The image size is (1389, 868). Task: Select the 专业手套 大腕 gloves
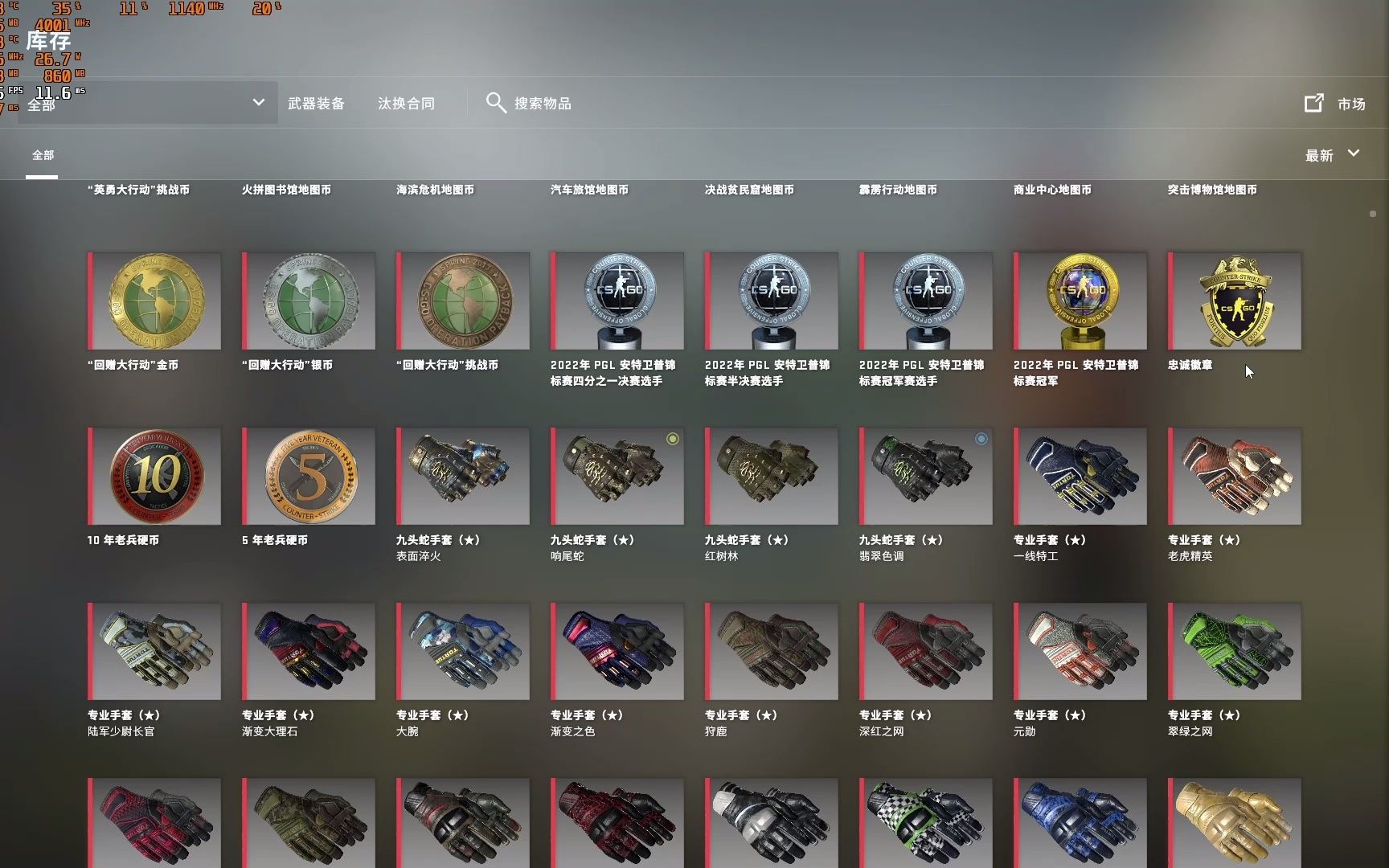pos(462,651)
